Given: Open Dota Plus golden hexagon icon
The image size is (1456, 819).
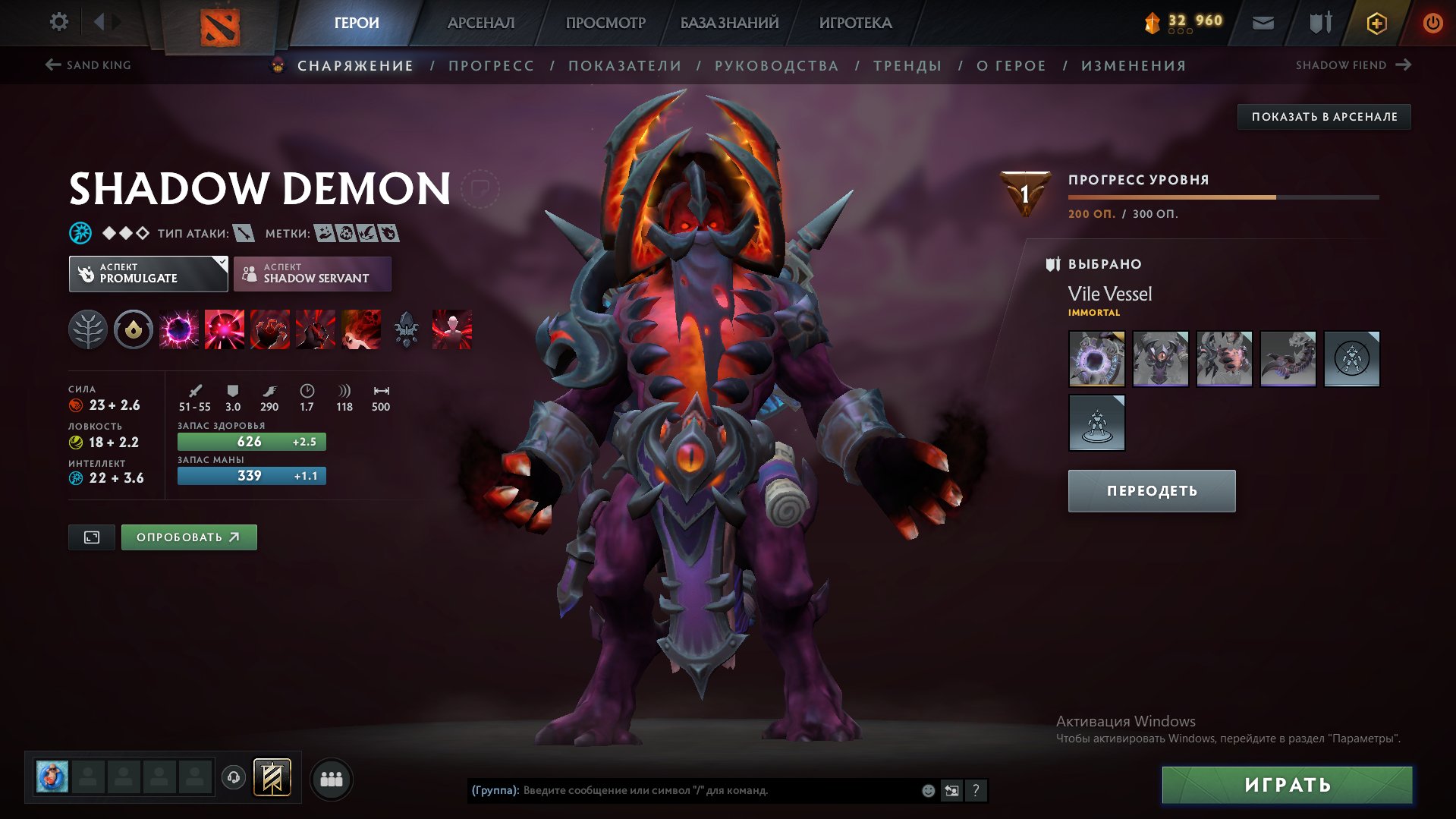Looking at the screenshot, I should [x=1376, y=23].
